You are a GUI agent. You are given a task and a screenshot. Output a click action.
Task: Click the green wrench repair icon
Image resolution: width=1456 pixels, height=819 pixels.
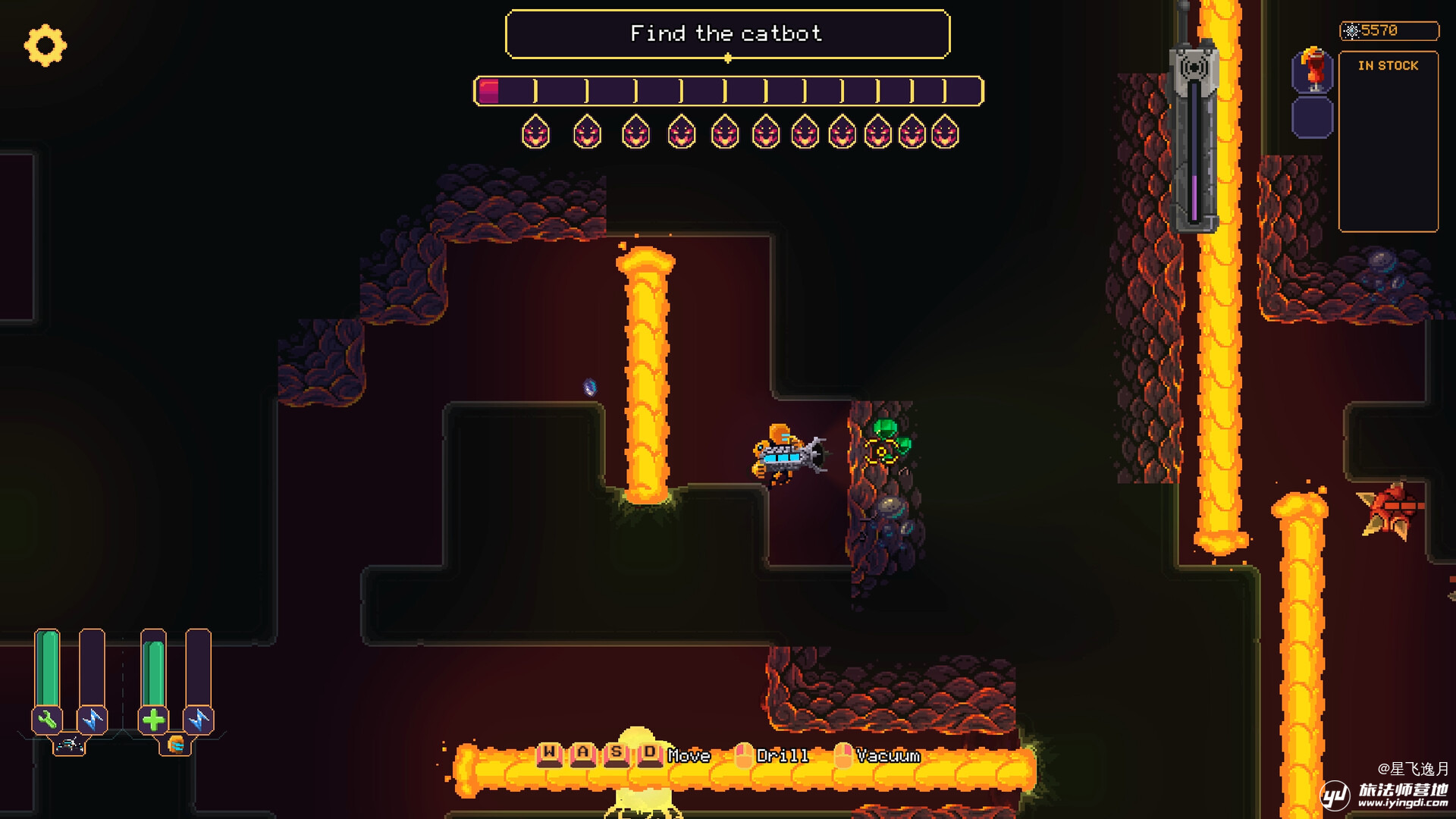tap(47, 719)
